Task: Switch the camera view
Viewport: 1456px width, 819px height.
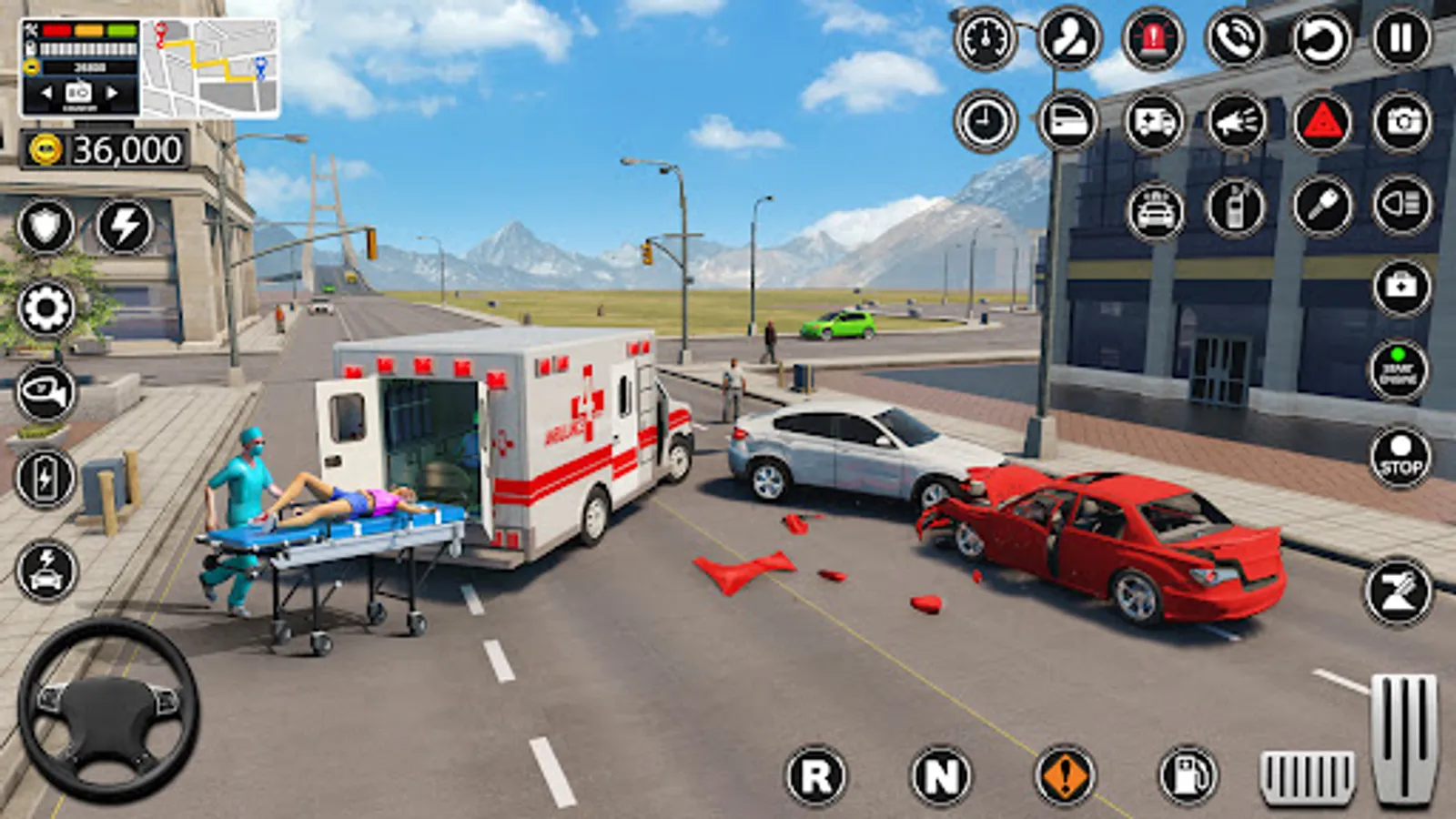Action: pos(1402,122)
